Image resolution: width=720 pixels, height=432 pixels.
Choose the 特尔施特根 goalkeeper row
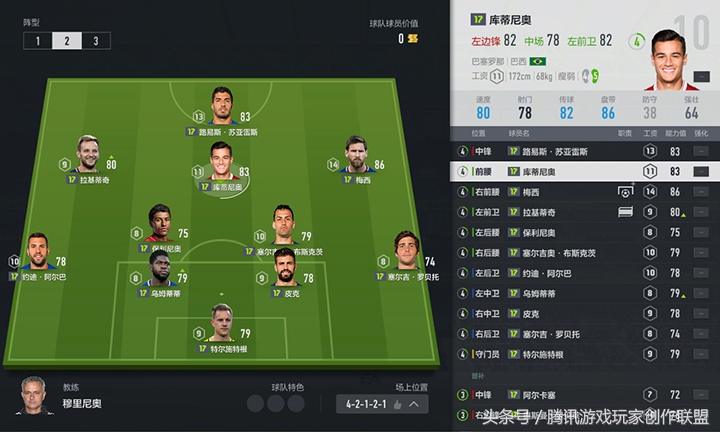coord(585,354)
